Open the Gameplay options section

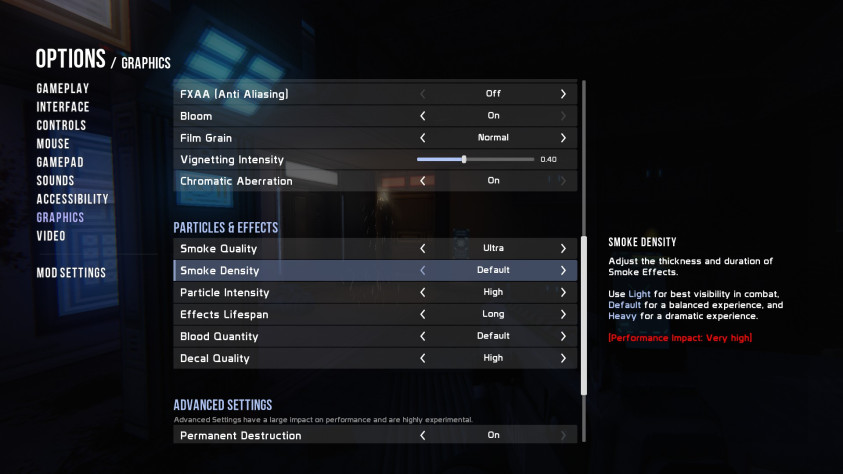tap(62, 88)
